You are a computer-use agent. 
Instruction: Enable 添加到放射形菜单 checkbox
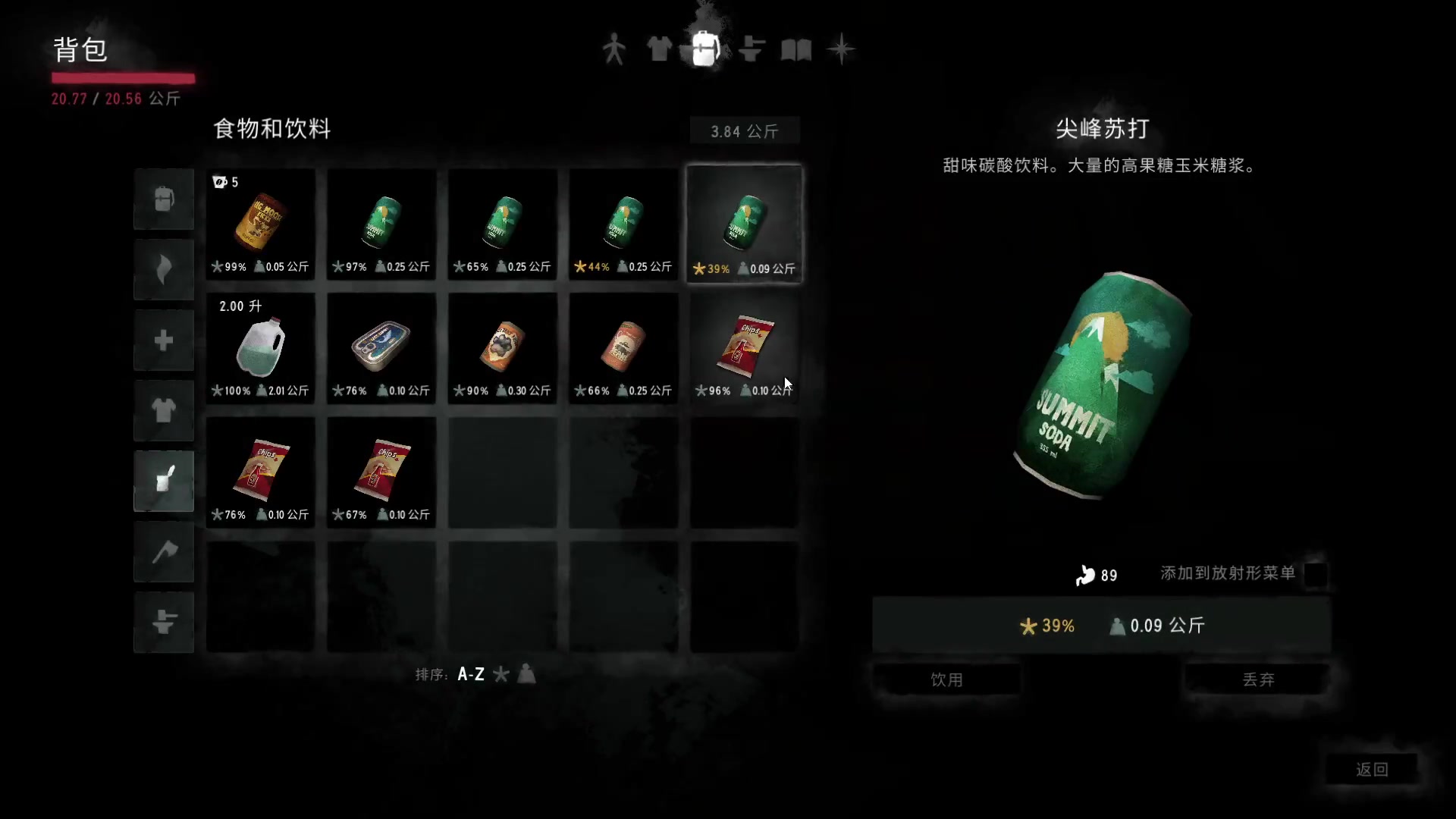click(1316, 575)
